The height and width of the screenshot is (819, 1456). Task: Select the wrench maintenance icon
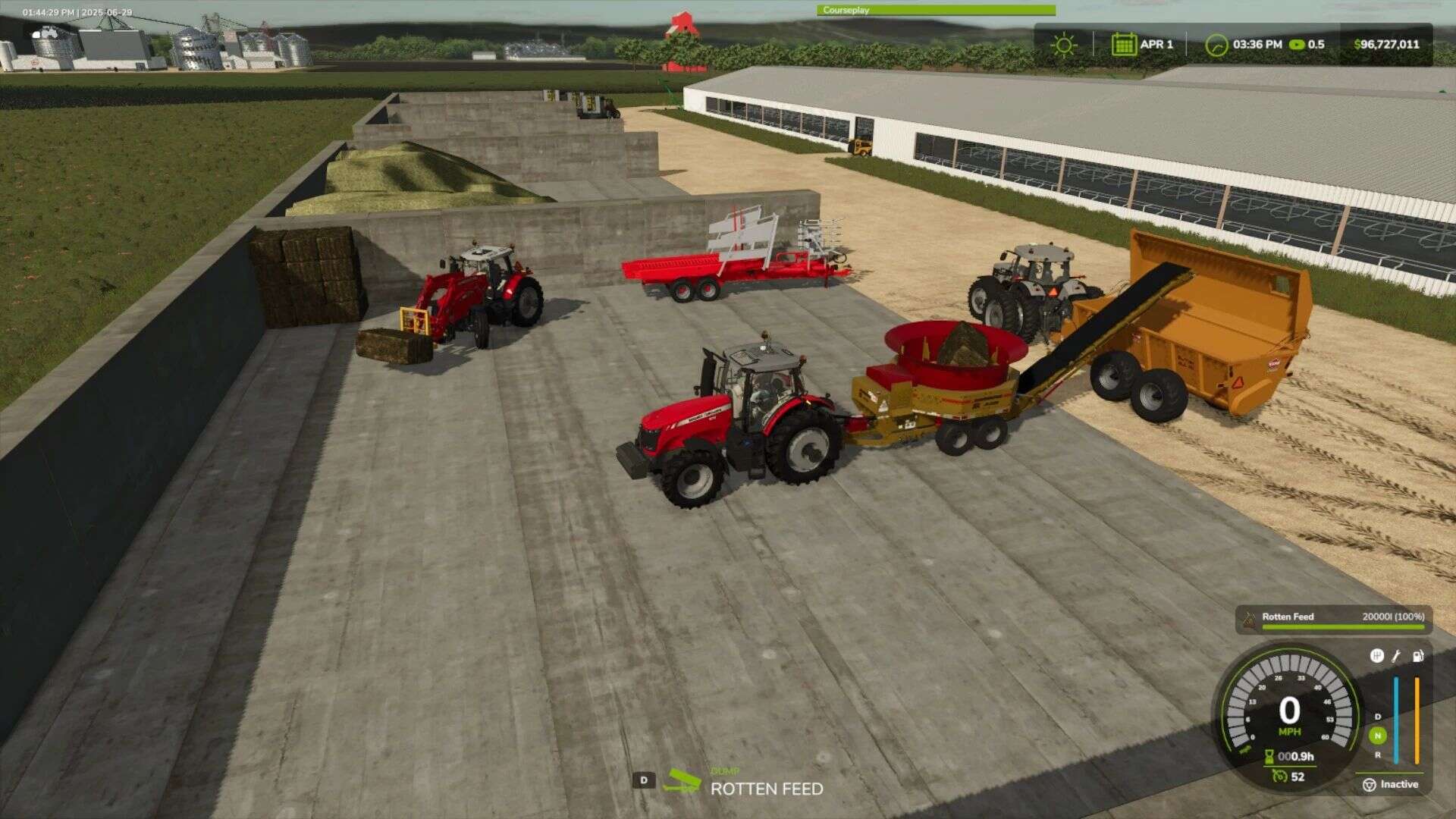(x=1396, y=657)
